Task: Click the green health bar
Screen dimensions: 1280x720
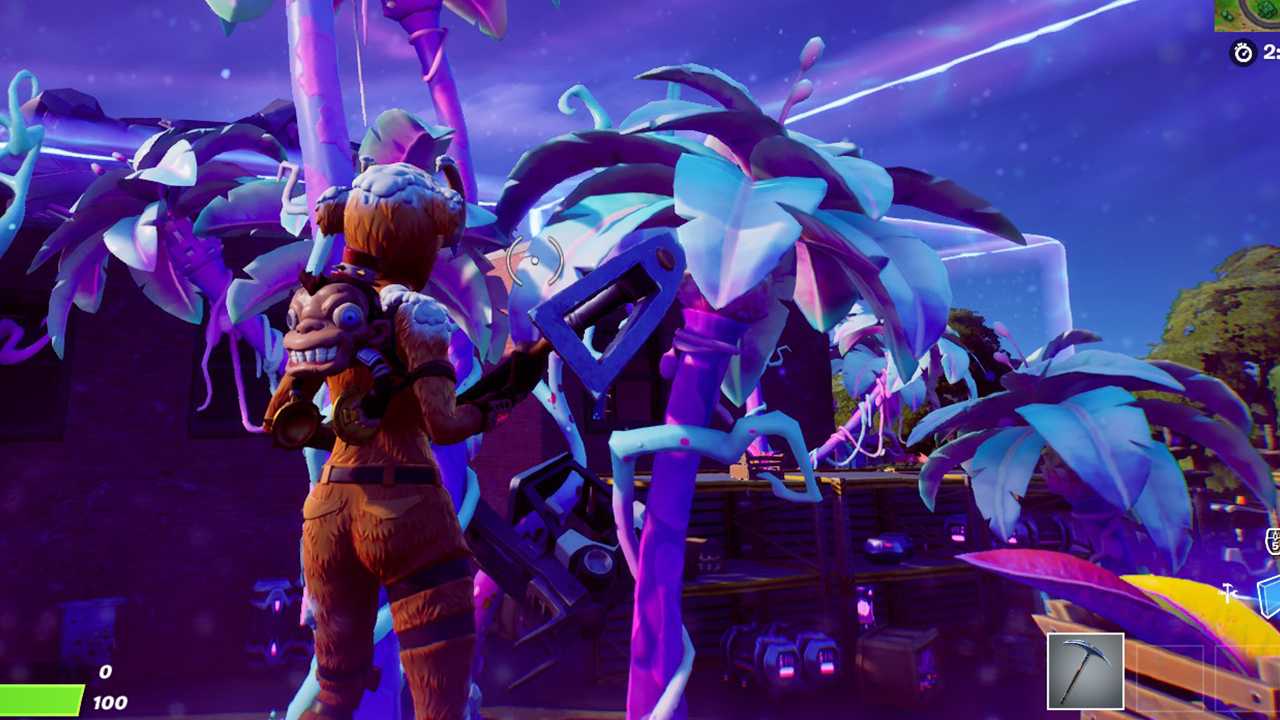Action: pos(42,700)
